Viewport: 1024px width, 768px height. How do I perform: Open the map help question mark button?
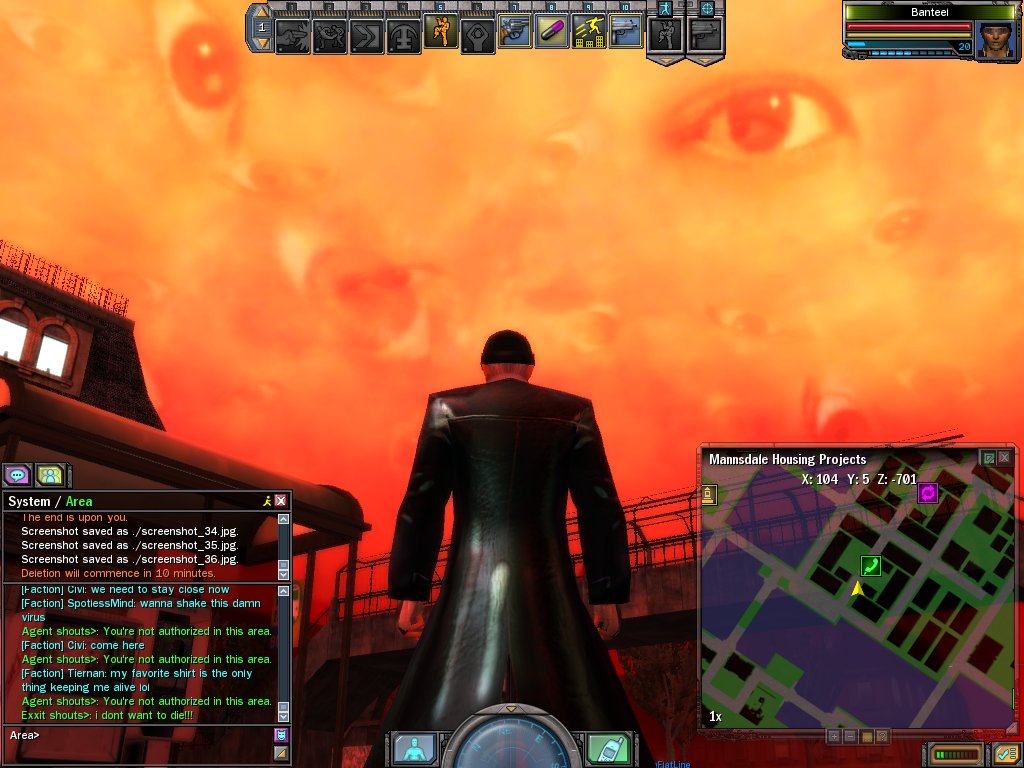tap(883, 736)
